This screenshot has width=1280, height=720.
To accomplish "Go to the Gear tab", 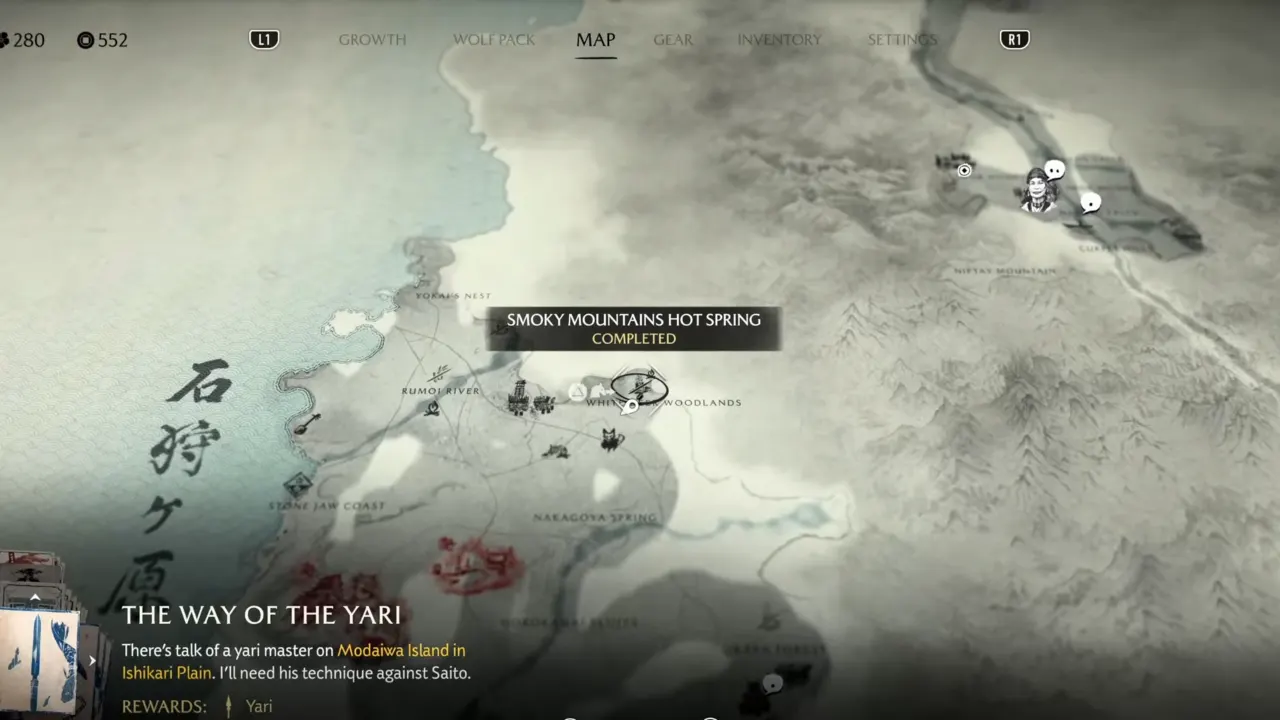I will (673, 40).
